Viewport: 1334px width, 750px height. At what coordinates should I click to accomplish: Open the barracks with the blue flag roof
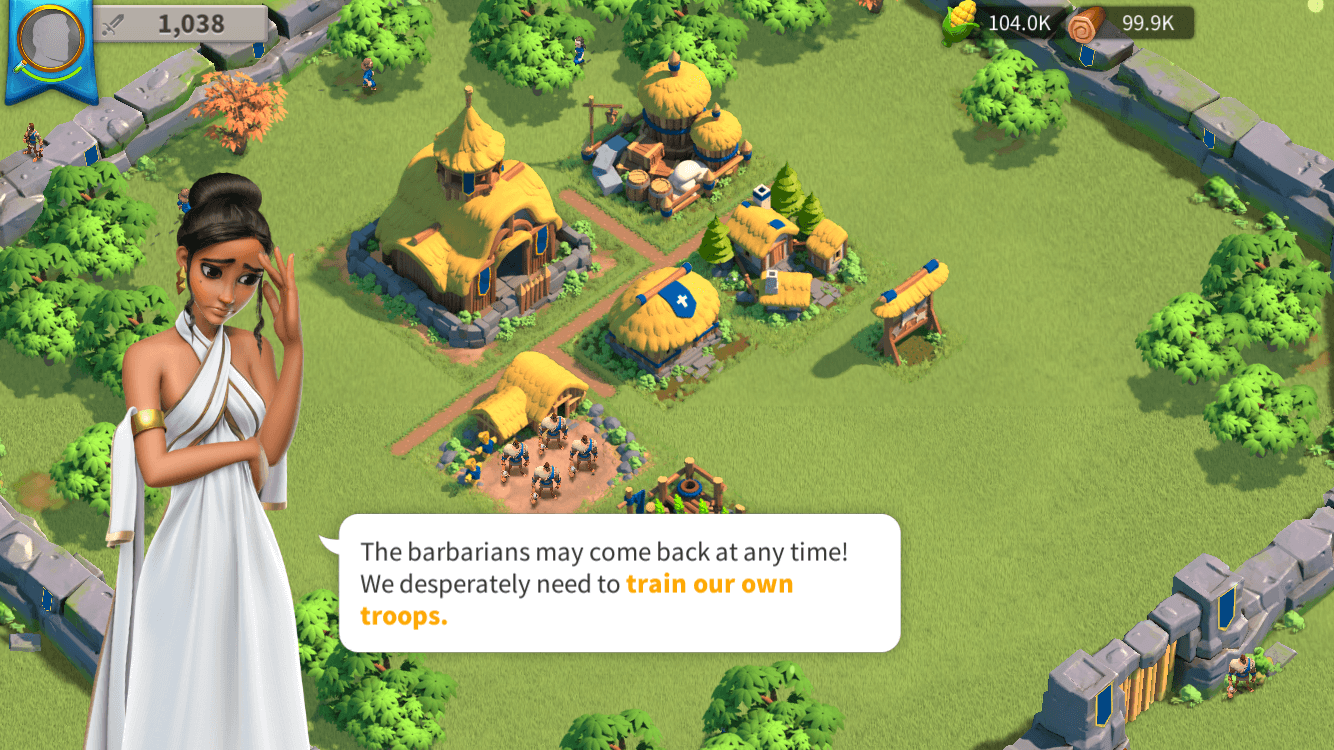672,310
